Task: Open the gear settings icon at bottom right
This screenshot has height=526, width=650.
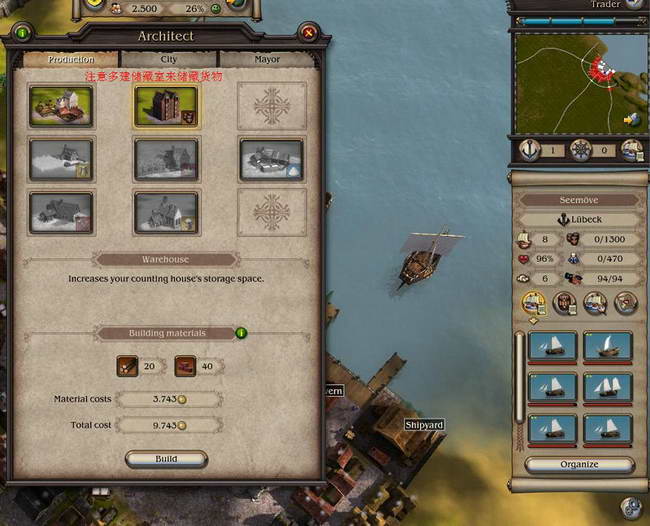Action: tap(630, 508)
